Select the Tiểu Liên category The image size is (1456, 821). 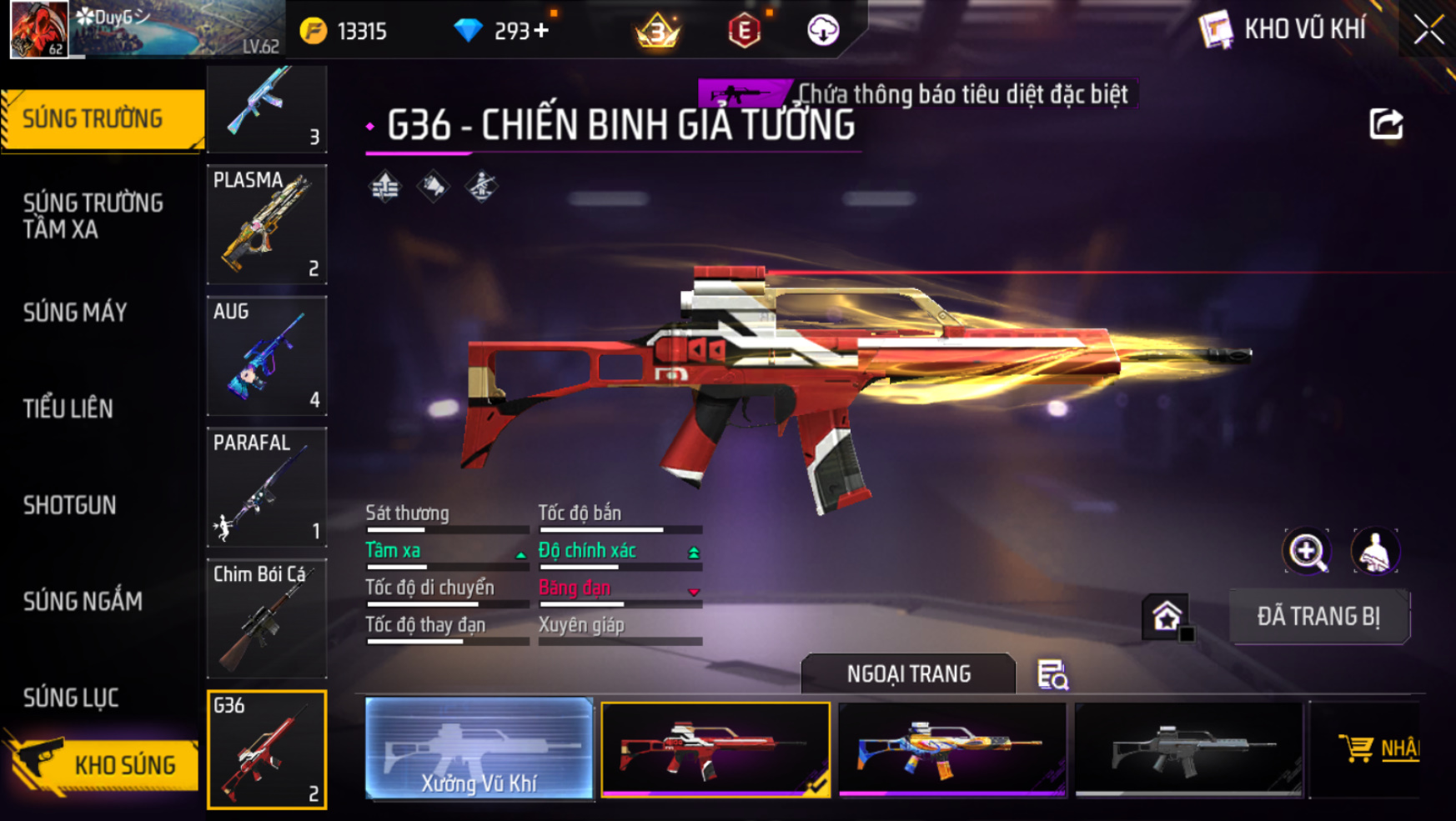click(x=68, y=408)
